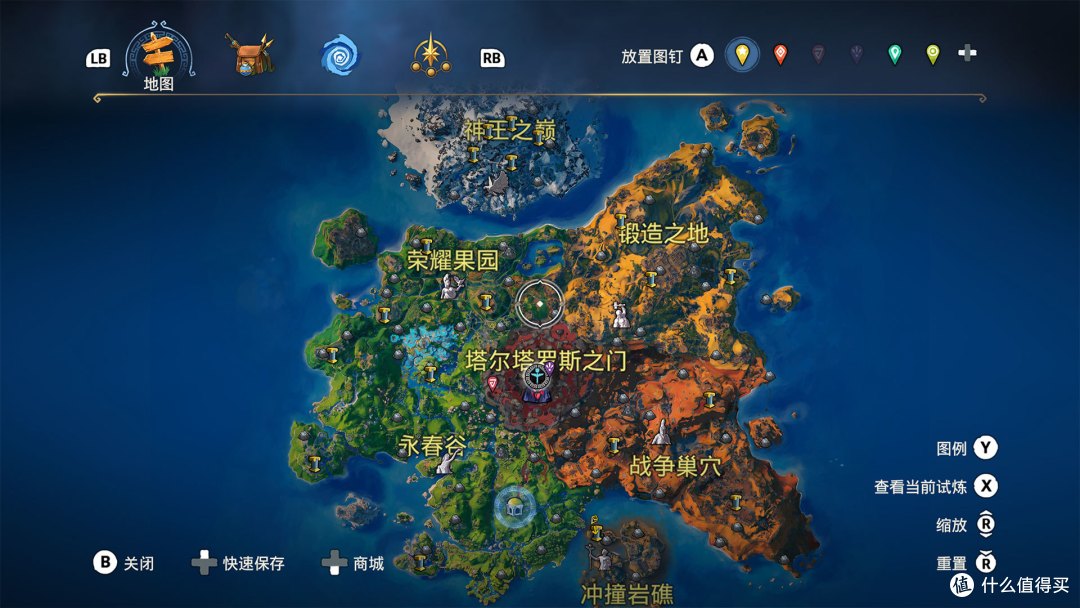Choose the red diamond map pin

tap(780, 55)
